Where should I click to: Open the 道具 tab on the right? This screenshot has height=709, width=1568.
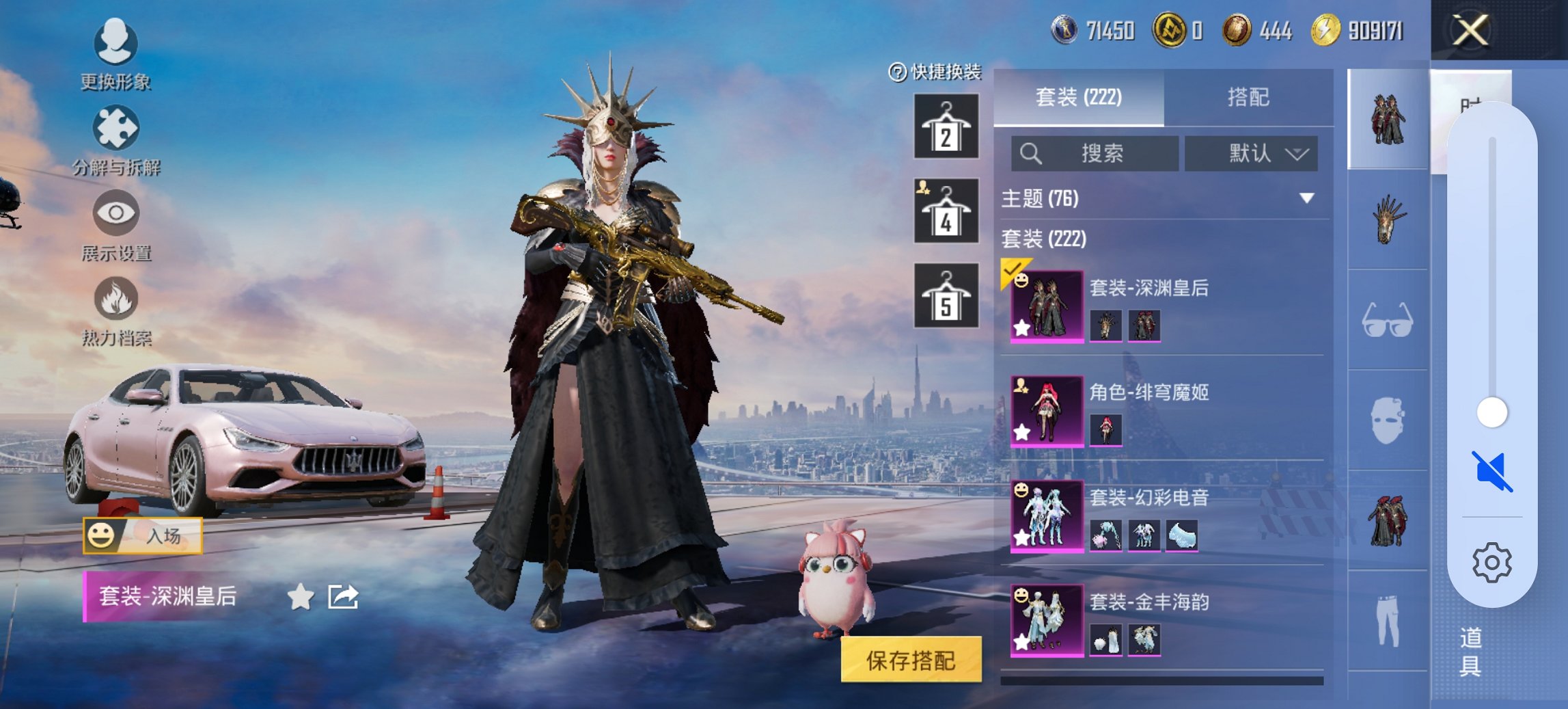(x=1470, y=653)
